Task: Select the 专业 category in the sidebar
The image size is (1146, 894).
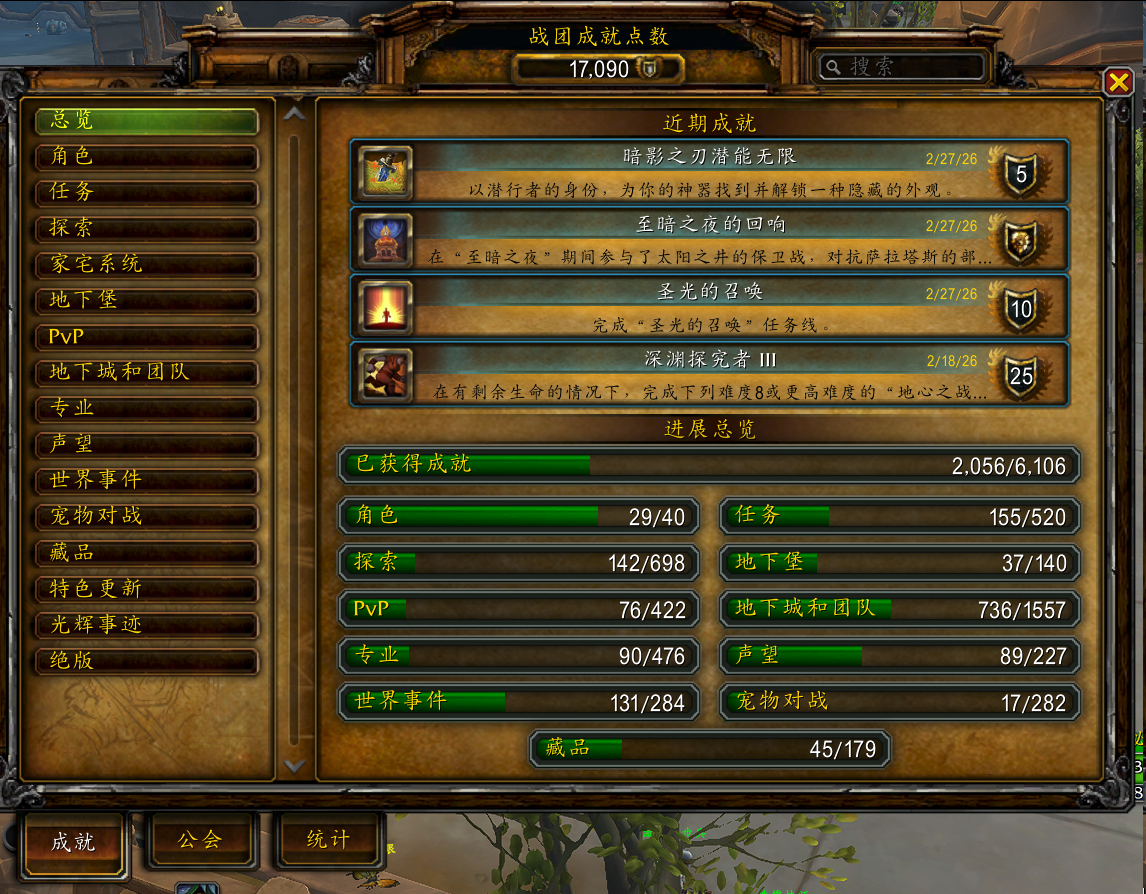Action: 146,409
